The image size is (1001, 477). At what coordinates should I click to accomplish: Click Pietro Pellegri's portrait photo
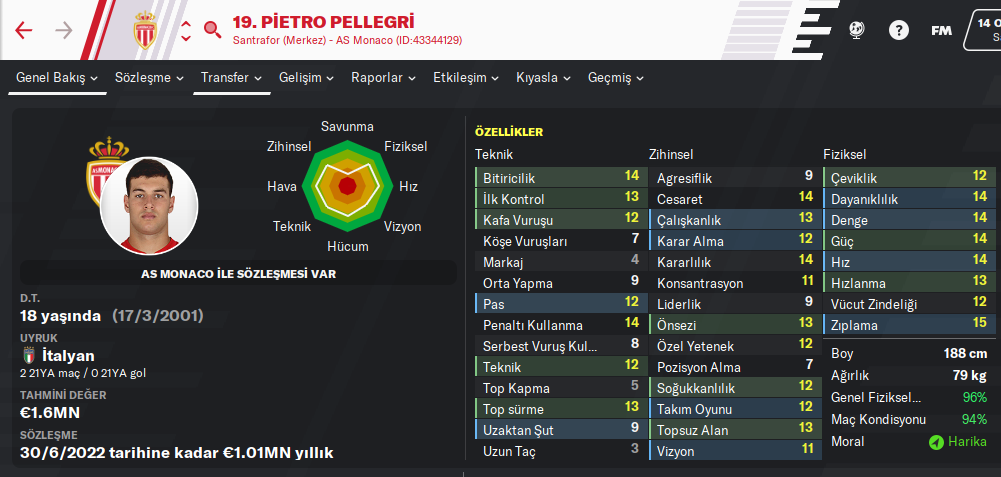(x=149, y=205)
